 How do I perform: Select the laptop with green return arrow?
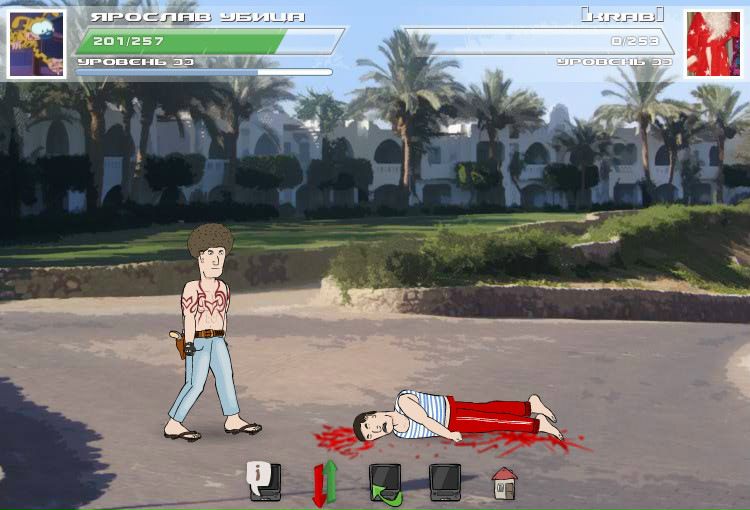click(385, 483)
